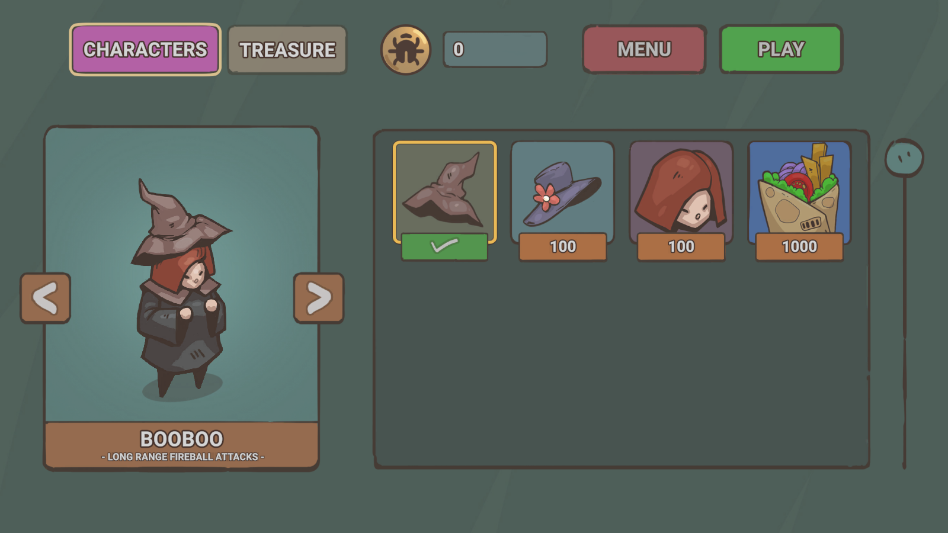Buy the burrito costume for 1000

799,247
